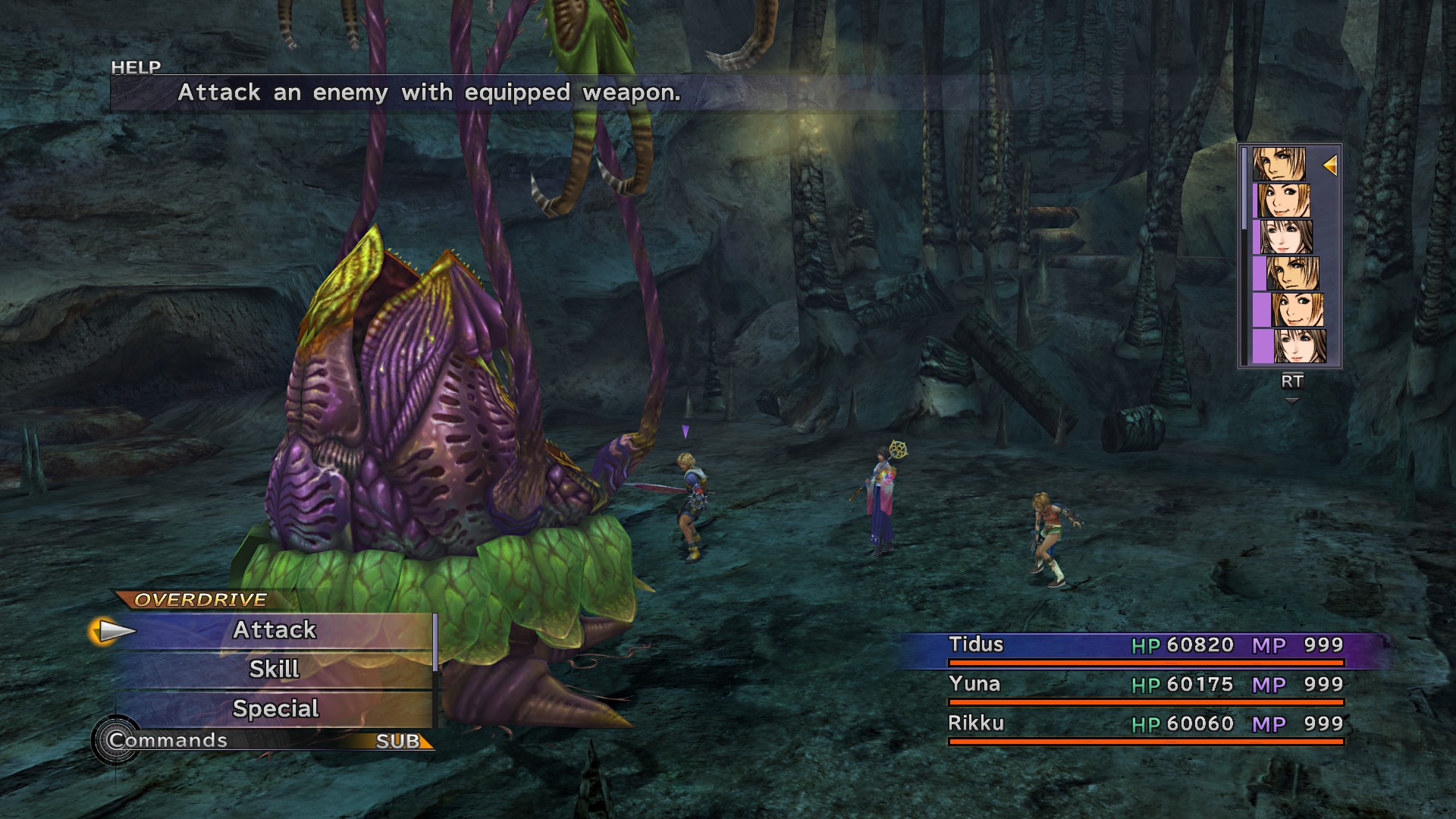Choose Rikku's row in the party list
The width and height of the screenshot is (1456, 819).
[1145, 725]
